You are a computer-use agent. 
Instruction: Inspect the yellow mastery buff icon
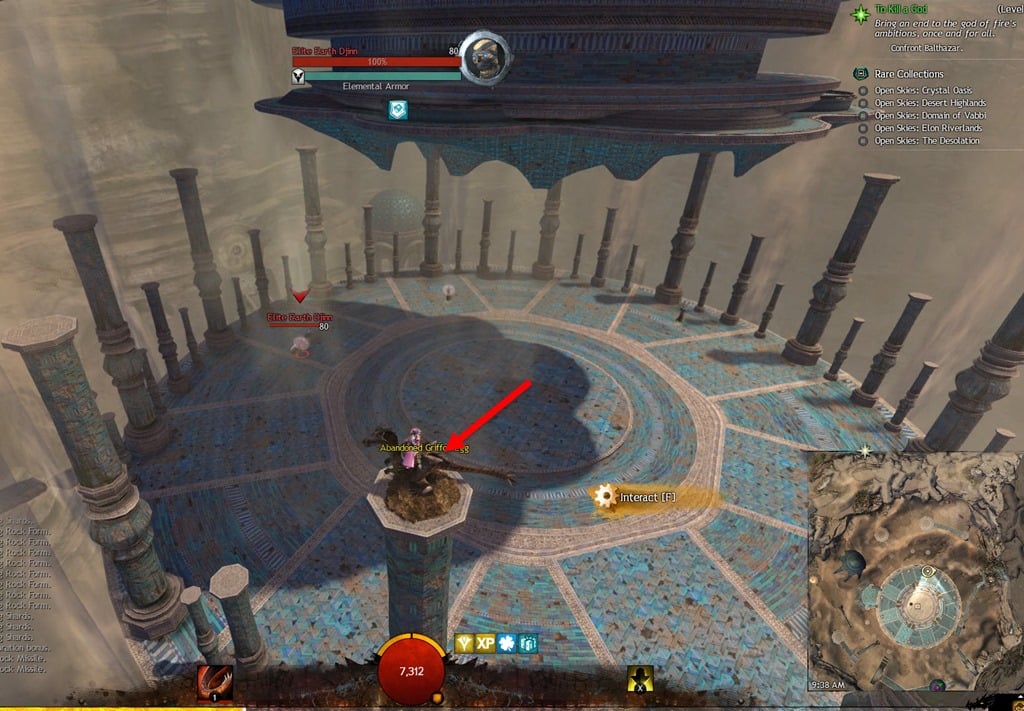465,643
